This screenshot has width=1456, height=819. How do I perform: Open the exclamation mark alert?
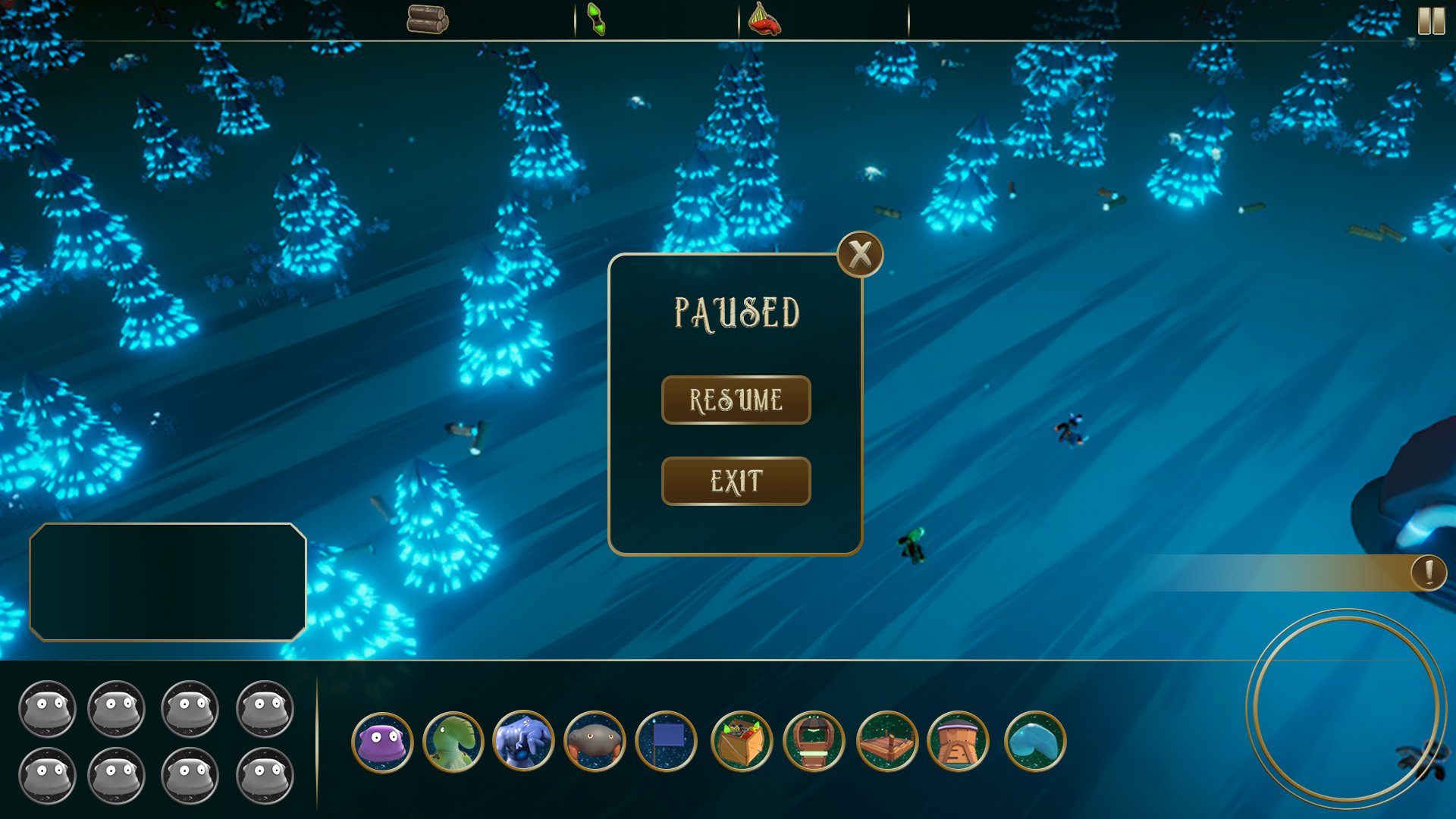[1429, 573]
